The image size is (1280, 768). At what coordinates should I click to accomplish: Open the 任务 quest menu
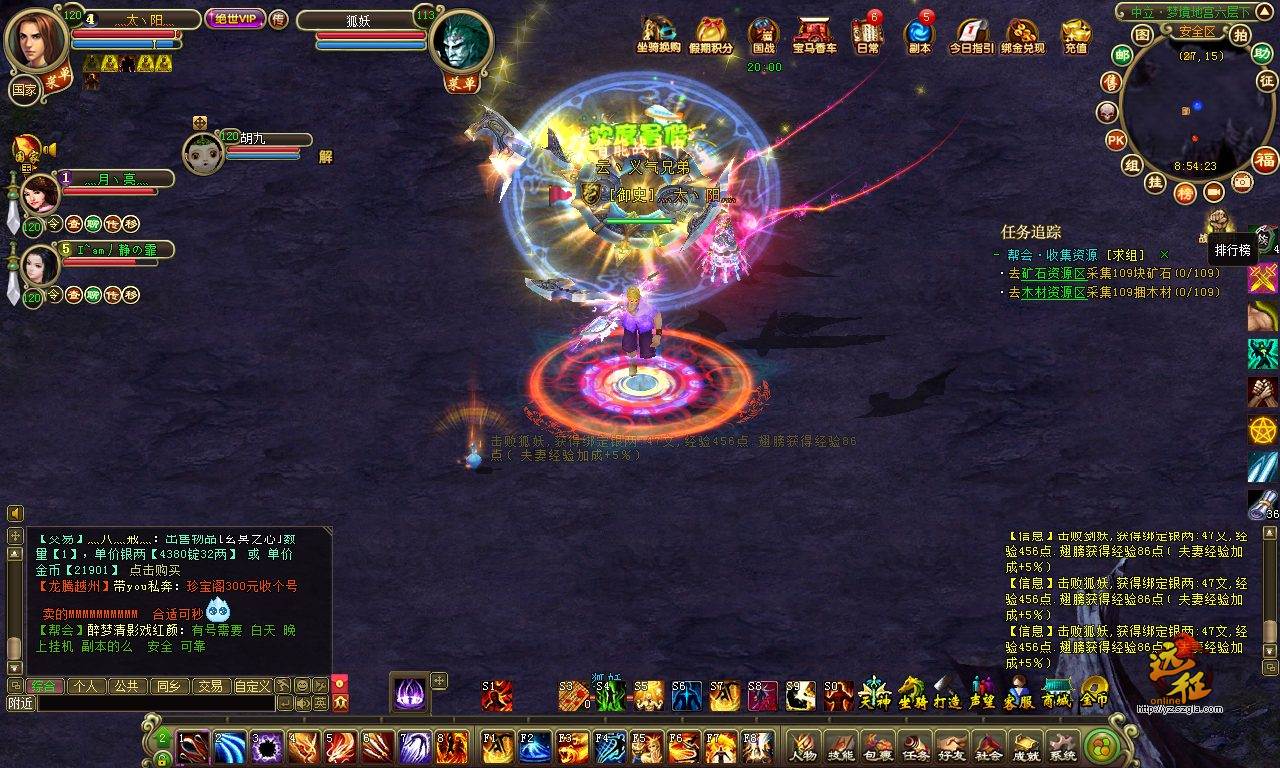(x=915, y=746)
